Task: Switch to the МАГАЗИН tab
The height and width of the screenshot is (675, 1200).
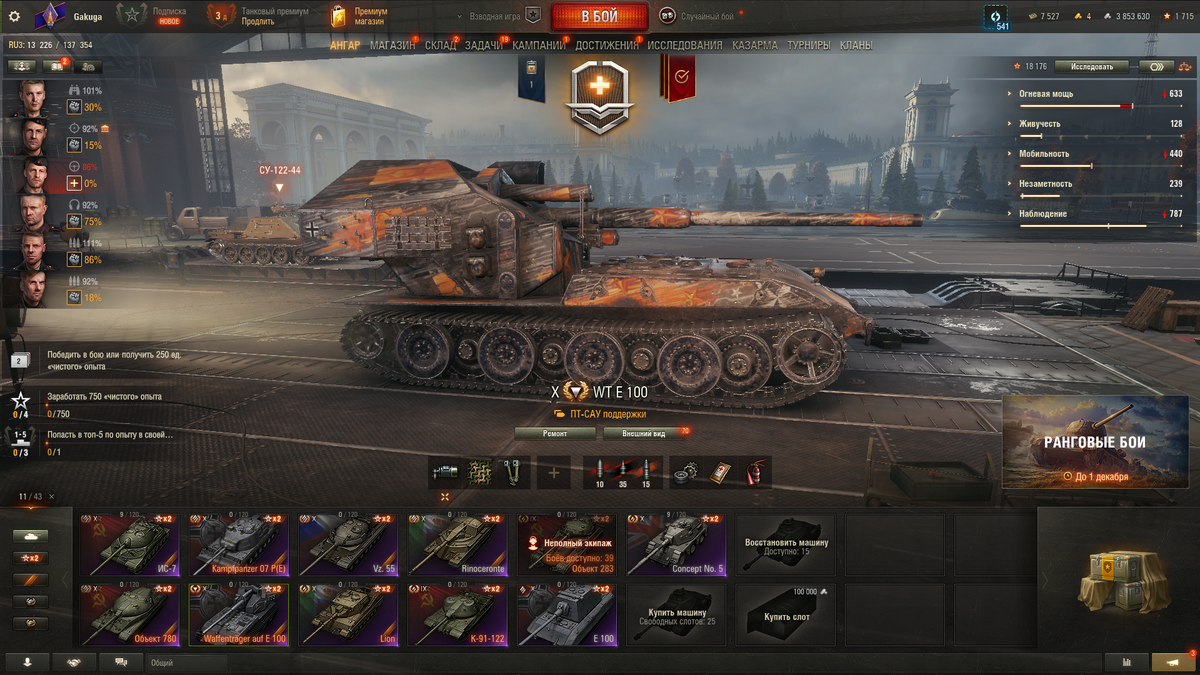Action: [x=392, y=45]
